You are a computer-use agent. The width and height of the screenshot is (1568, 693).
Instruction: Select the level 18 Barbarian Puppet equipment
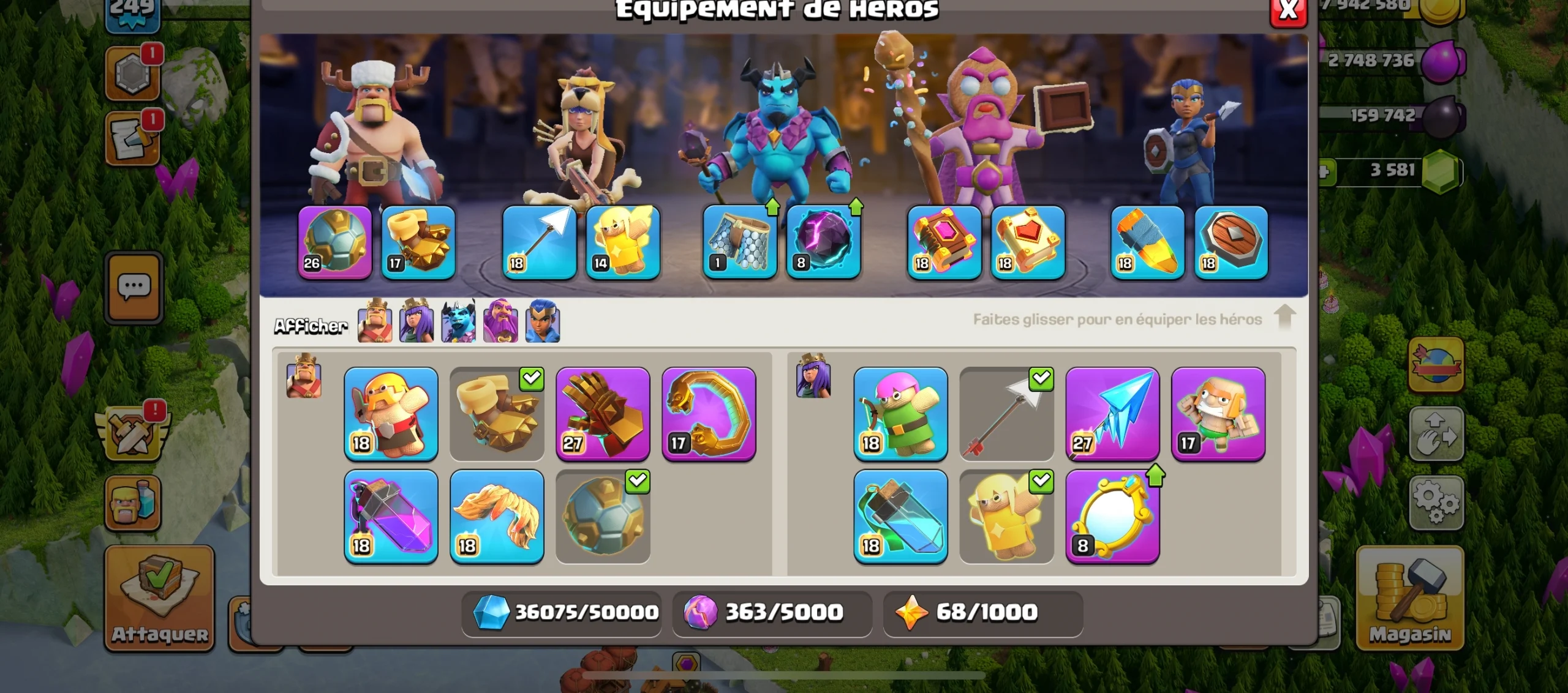pos(391,414)
